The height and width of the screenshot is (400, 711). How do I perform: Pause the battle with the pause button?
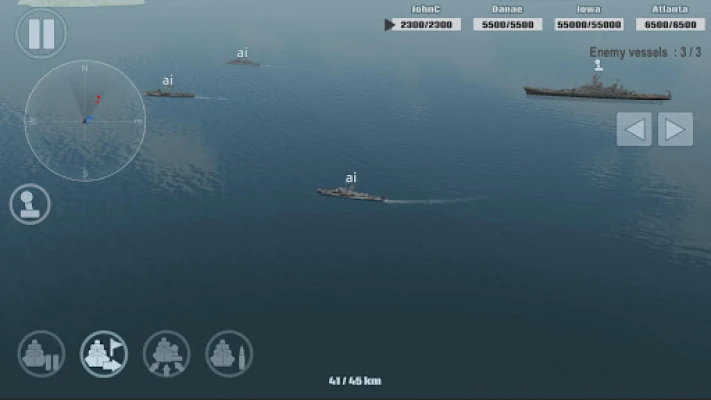click(x=41, y=33)
